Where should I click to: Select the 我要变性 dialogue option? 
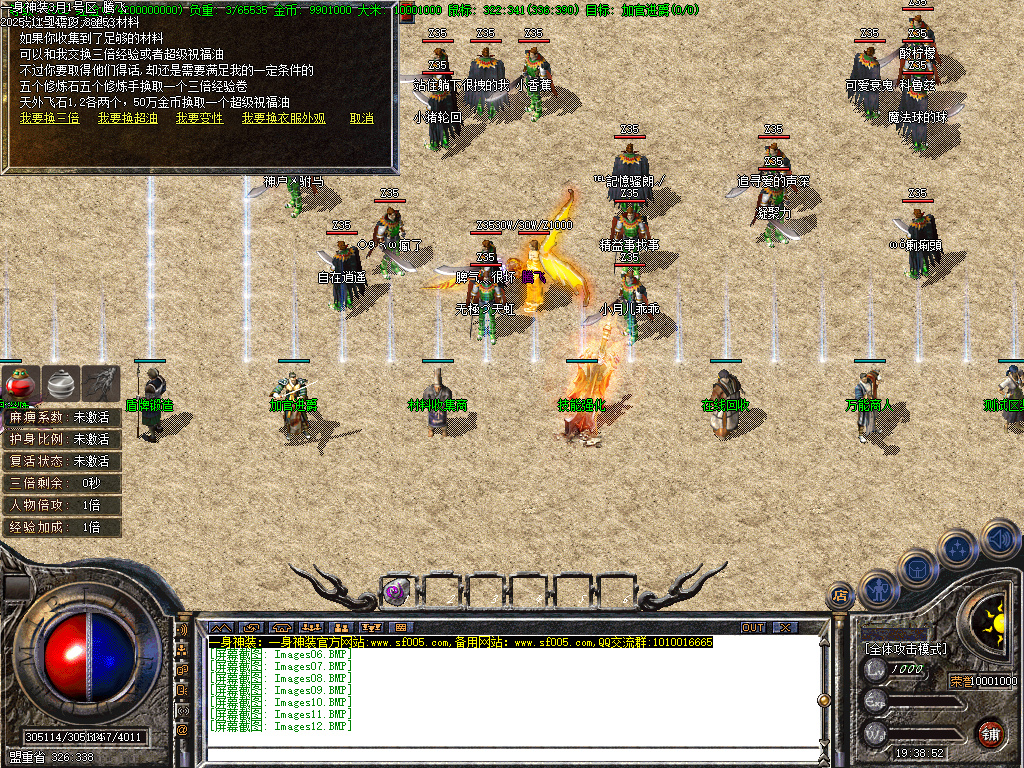[199, 118]
